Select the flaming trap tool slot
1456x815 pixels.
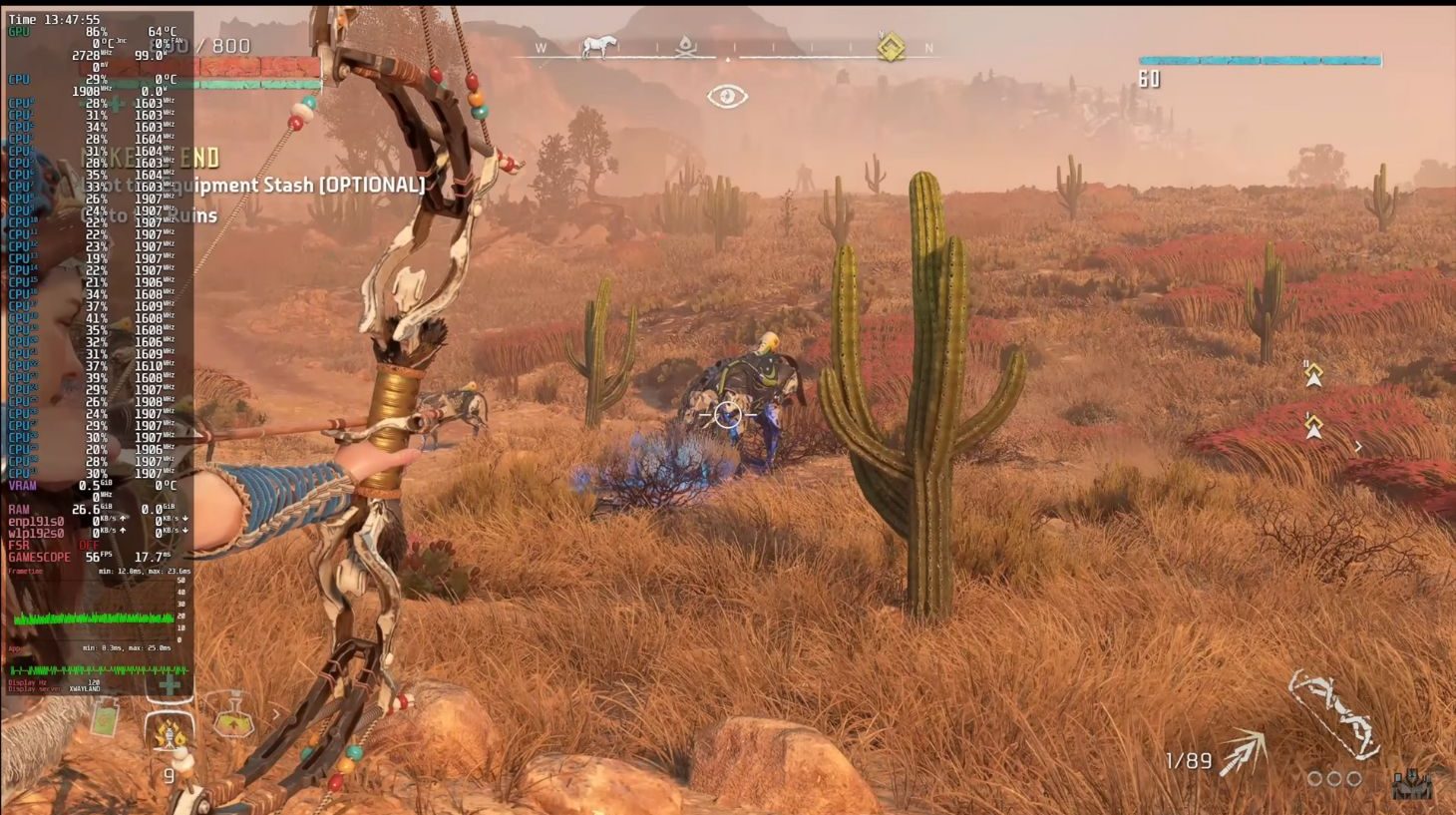click(x=169, y=736)
